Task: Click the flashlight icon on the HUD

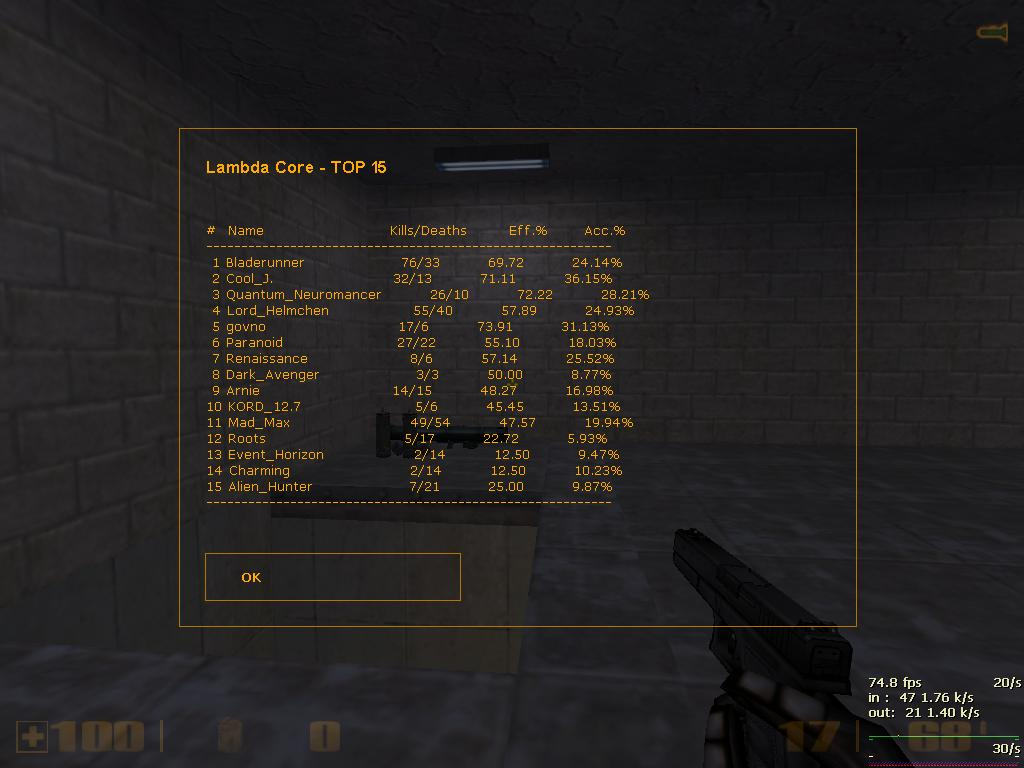Action: coord(991,33)
